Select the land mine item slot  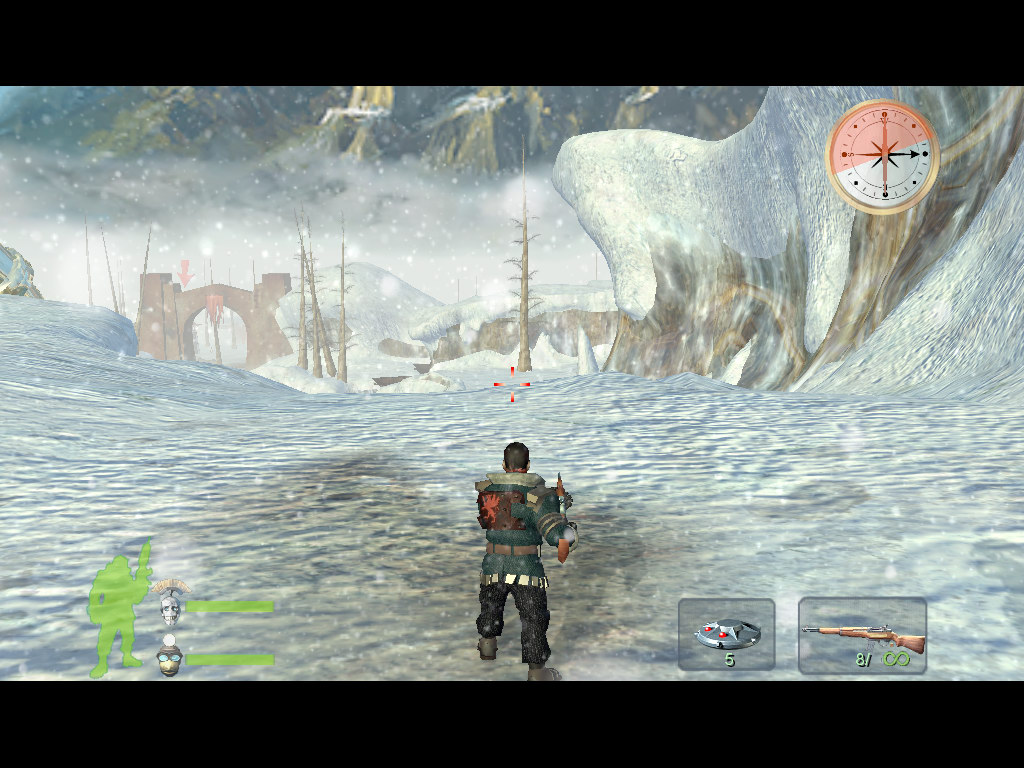click(727, 634)
